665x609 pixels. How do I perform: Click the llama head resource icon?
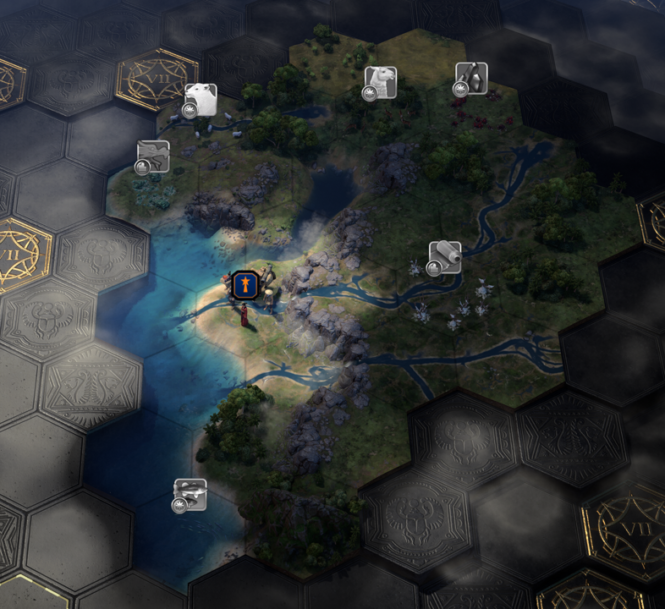[x=379, y=82]
